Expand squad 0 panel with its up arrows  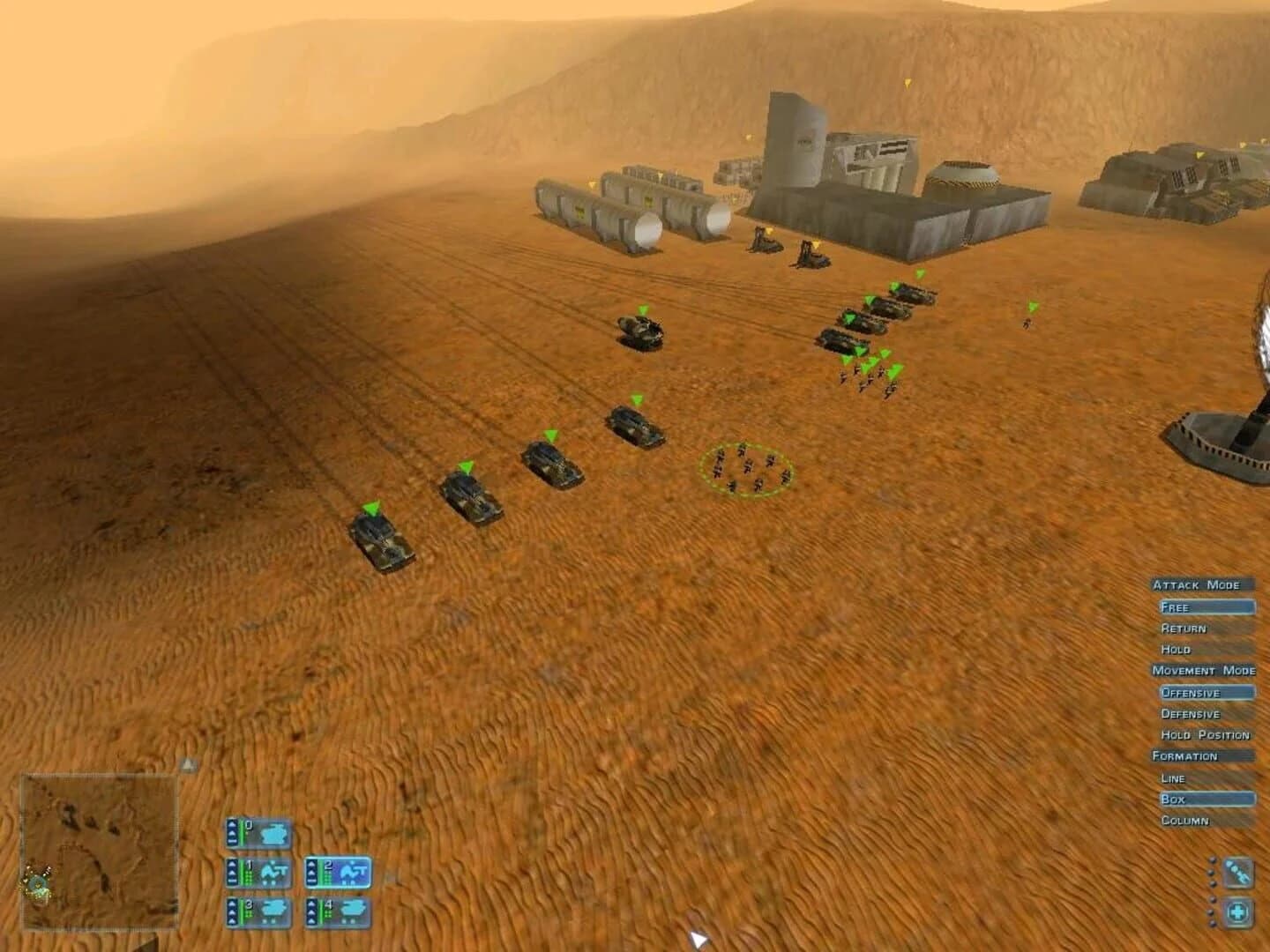click(x=232, y=832)
